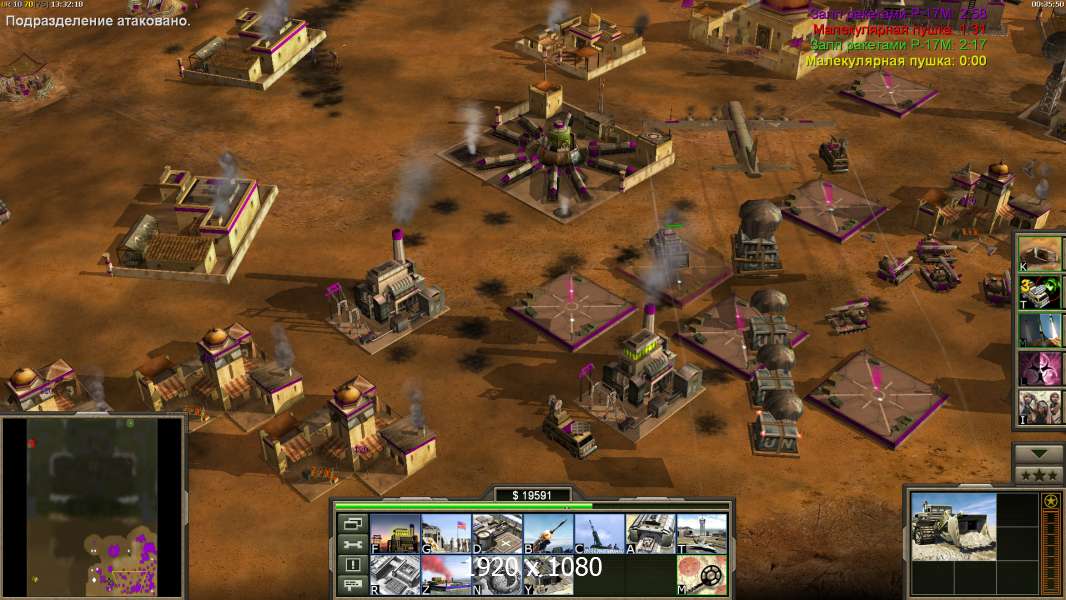Pick the (Y) building construction icon

(x=548, y=575)
